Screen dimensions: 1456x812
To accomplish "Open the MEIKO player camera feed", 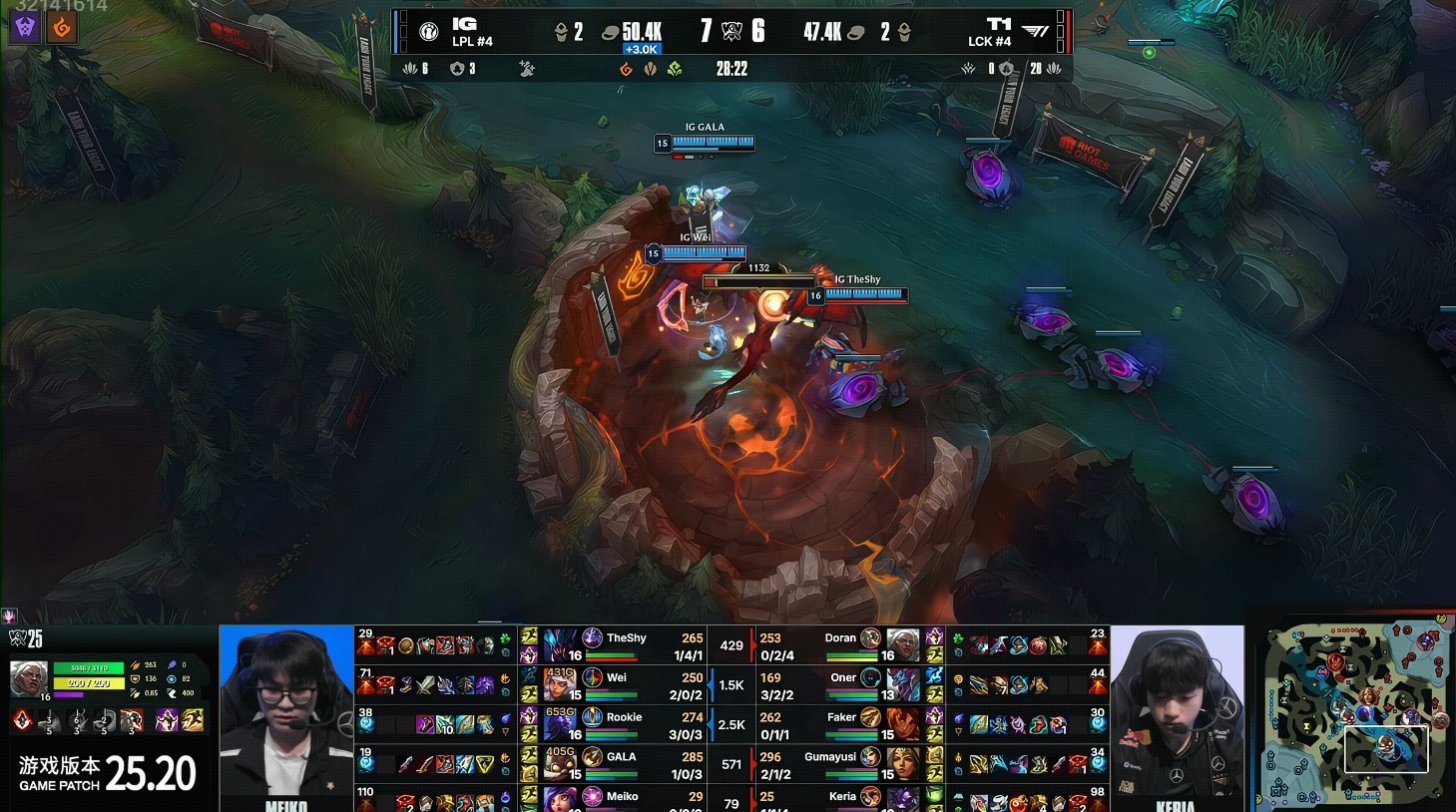I will [x=286, y=716].
